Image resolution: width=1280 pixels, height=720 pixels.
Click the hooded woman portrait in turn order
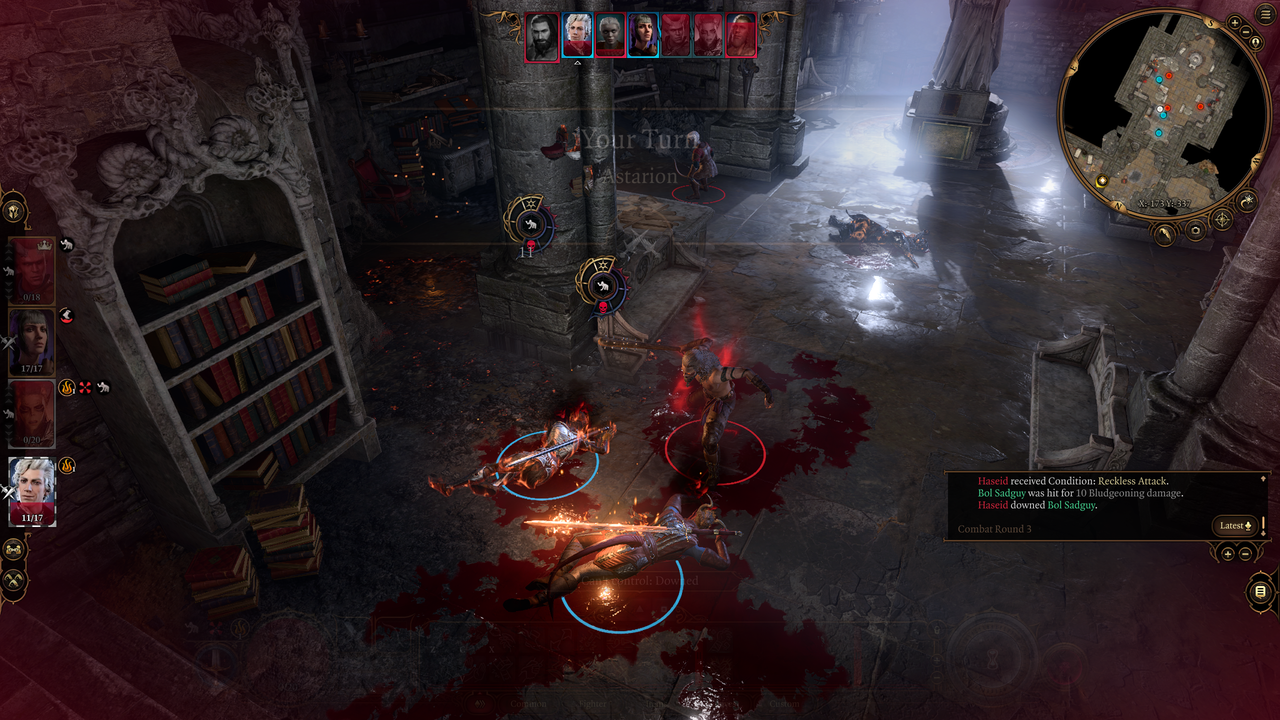642,35
